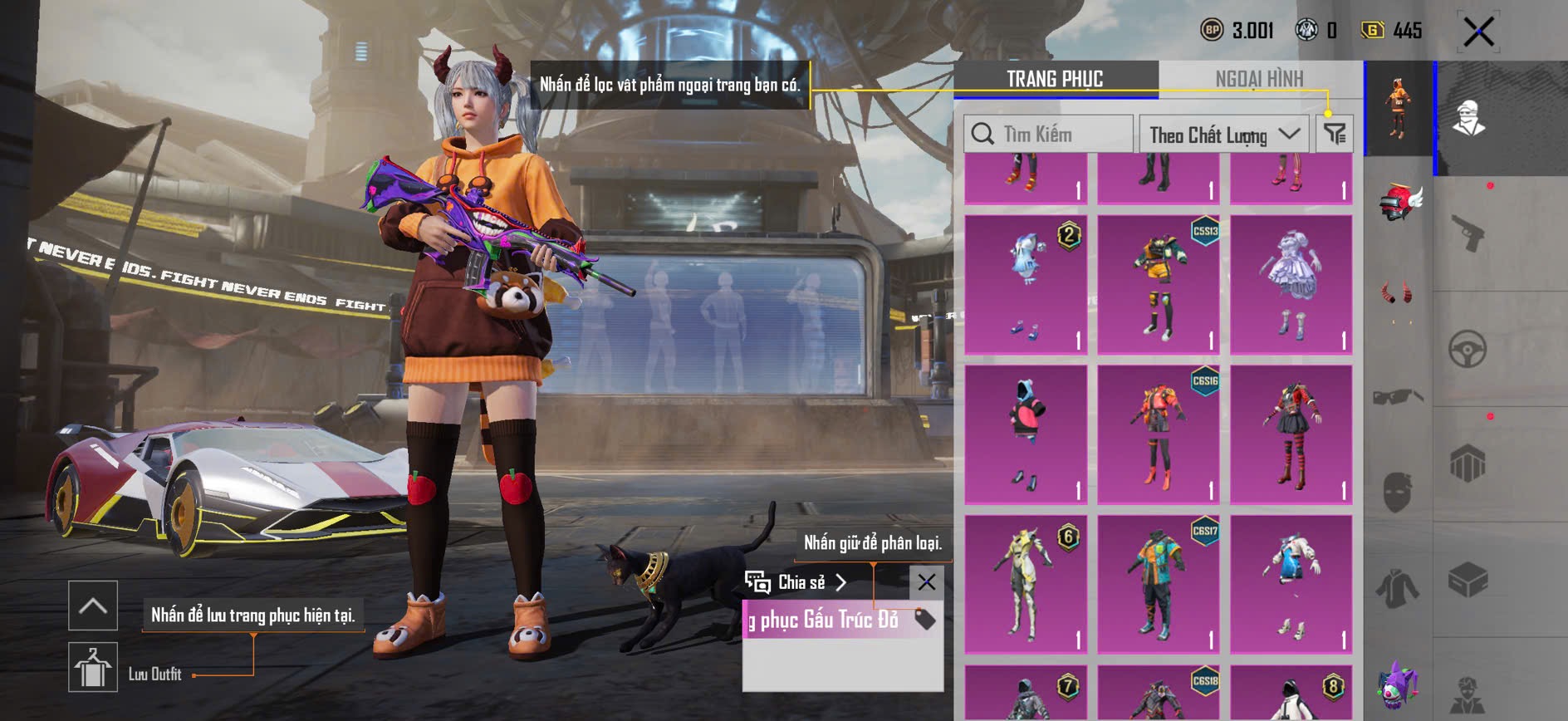This screenshot has height=721, width=1568.
Task: Open the Theo Chất Lượng sort dropdown
Action: [1223, 135]
